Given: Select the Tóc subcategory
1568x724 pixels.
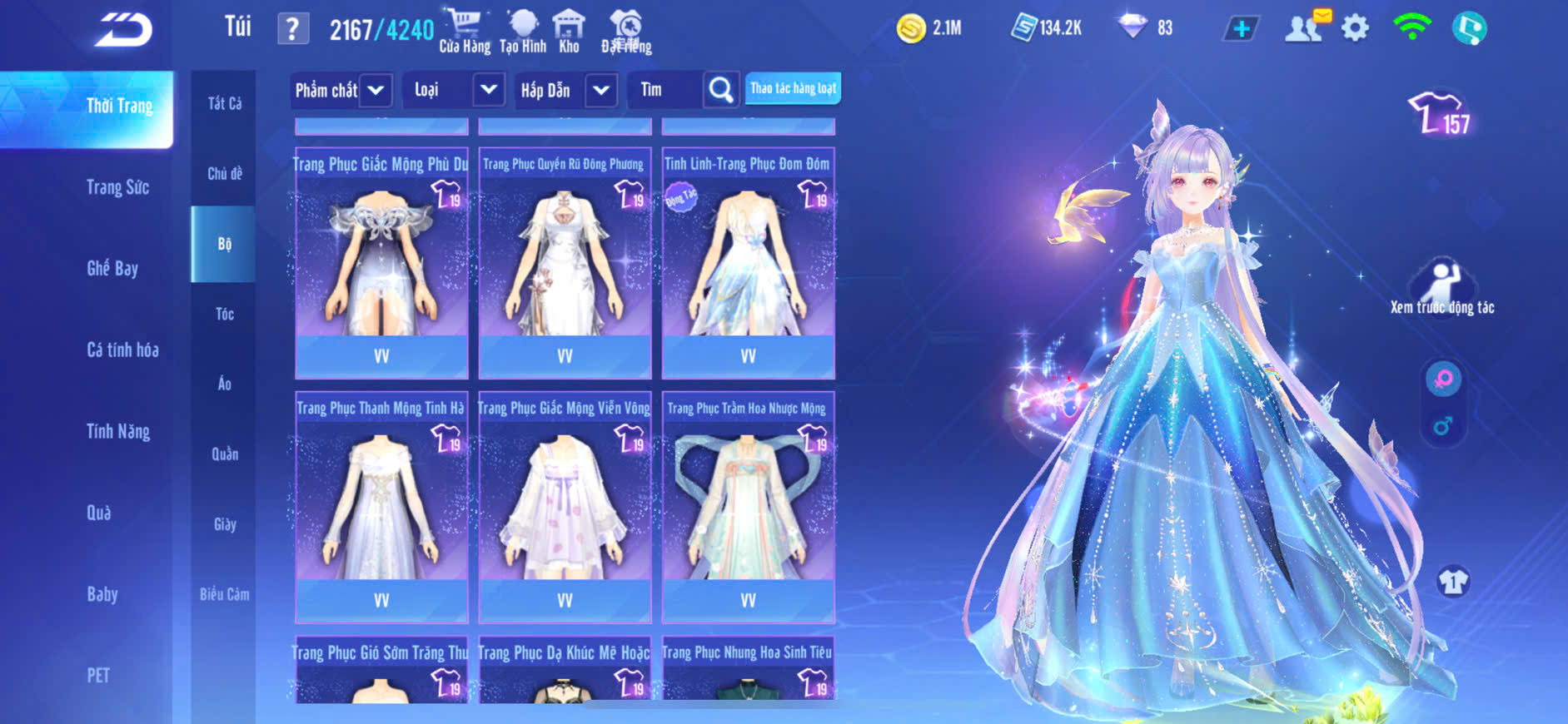Looking at the screenshot, I should tap(224, 314).
